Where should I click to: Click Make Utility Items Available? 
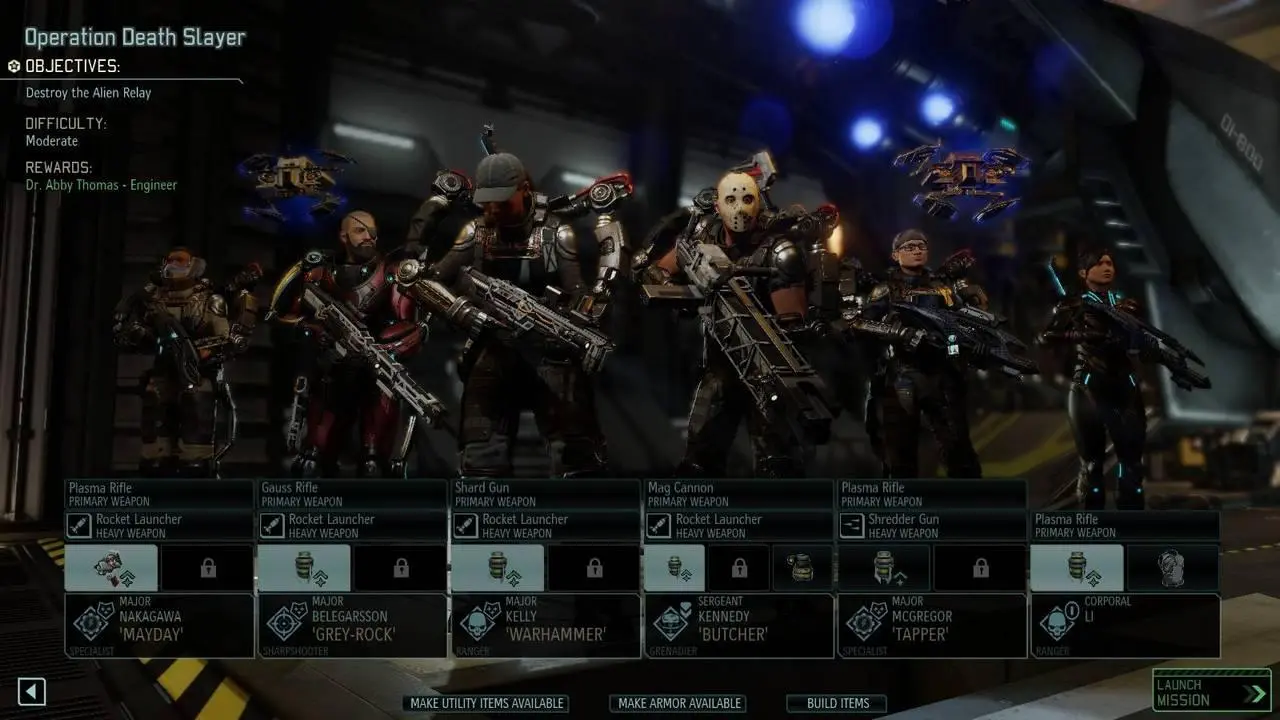(x=487, y=703)
